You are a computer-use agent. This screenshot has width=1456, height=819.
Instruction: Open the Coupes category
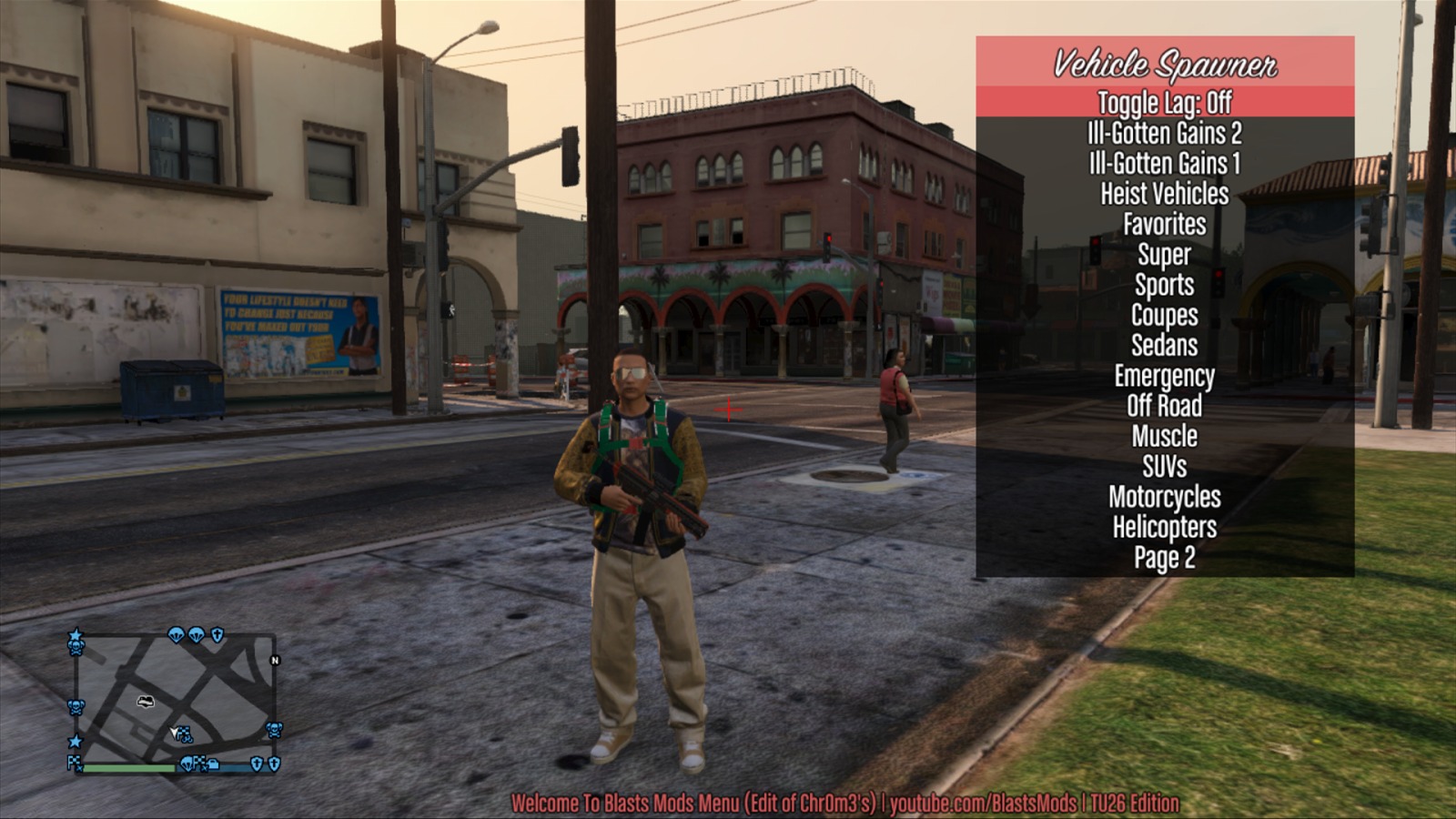pos(1164,315)
